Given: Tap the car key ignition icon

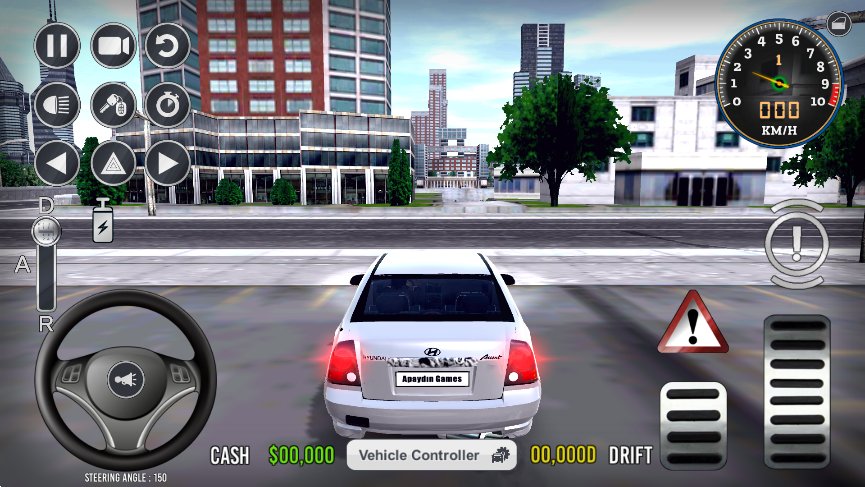Looking at the screenshot, I should coord(113,104).
